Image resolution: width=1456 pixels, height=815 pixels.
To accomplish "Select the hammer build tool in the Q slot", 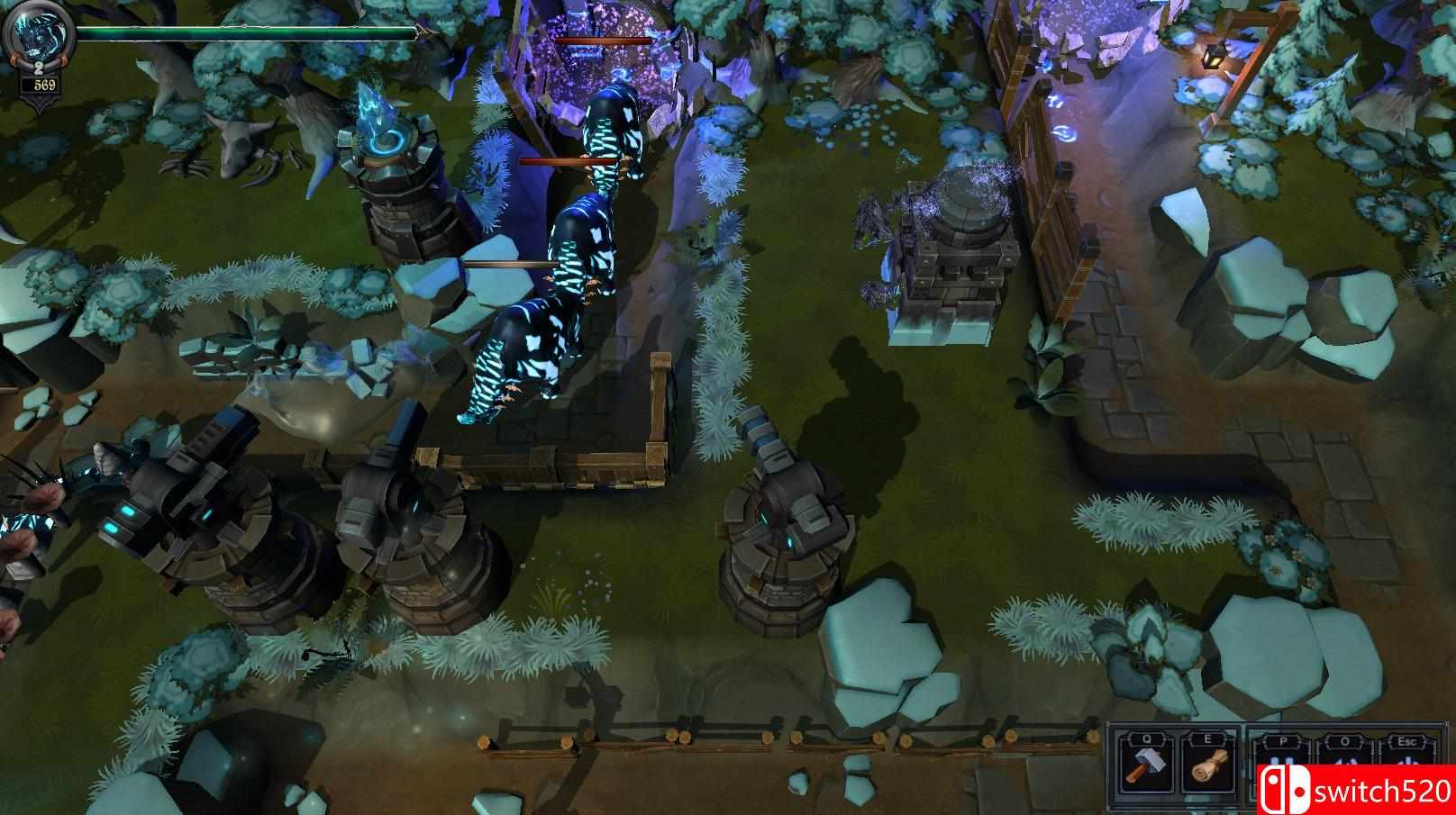I will pyautogui.click(x=1145, y=766).
